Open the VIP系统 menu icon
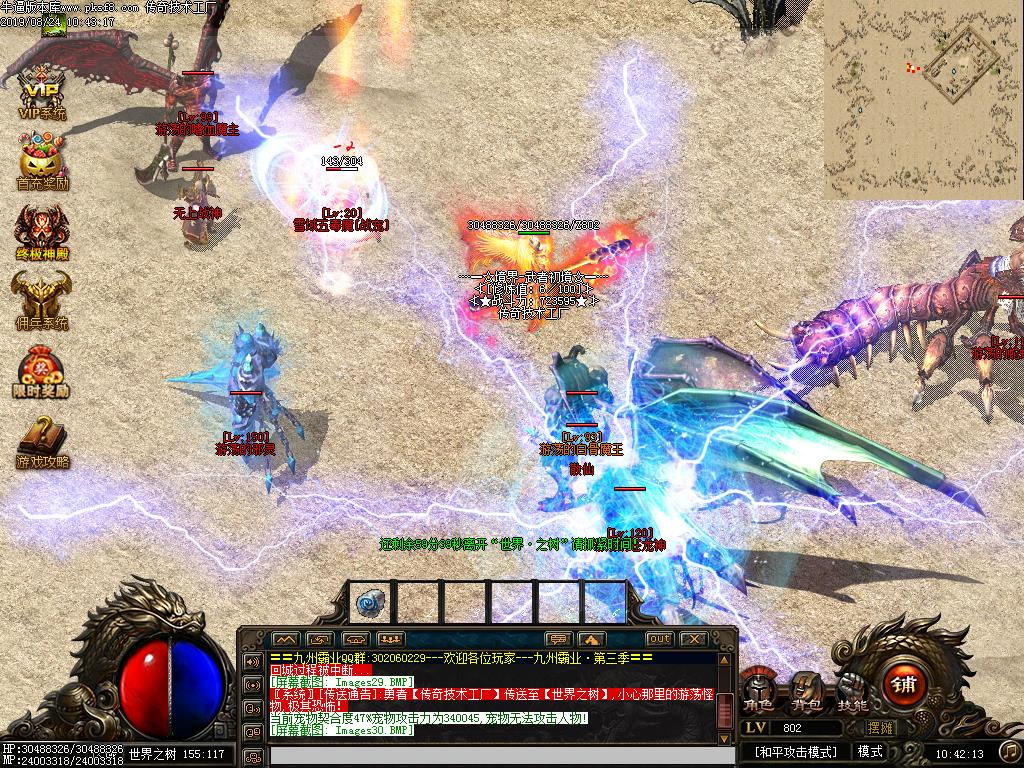The height and width of the screenshot is (768, 1024). 42,92
